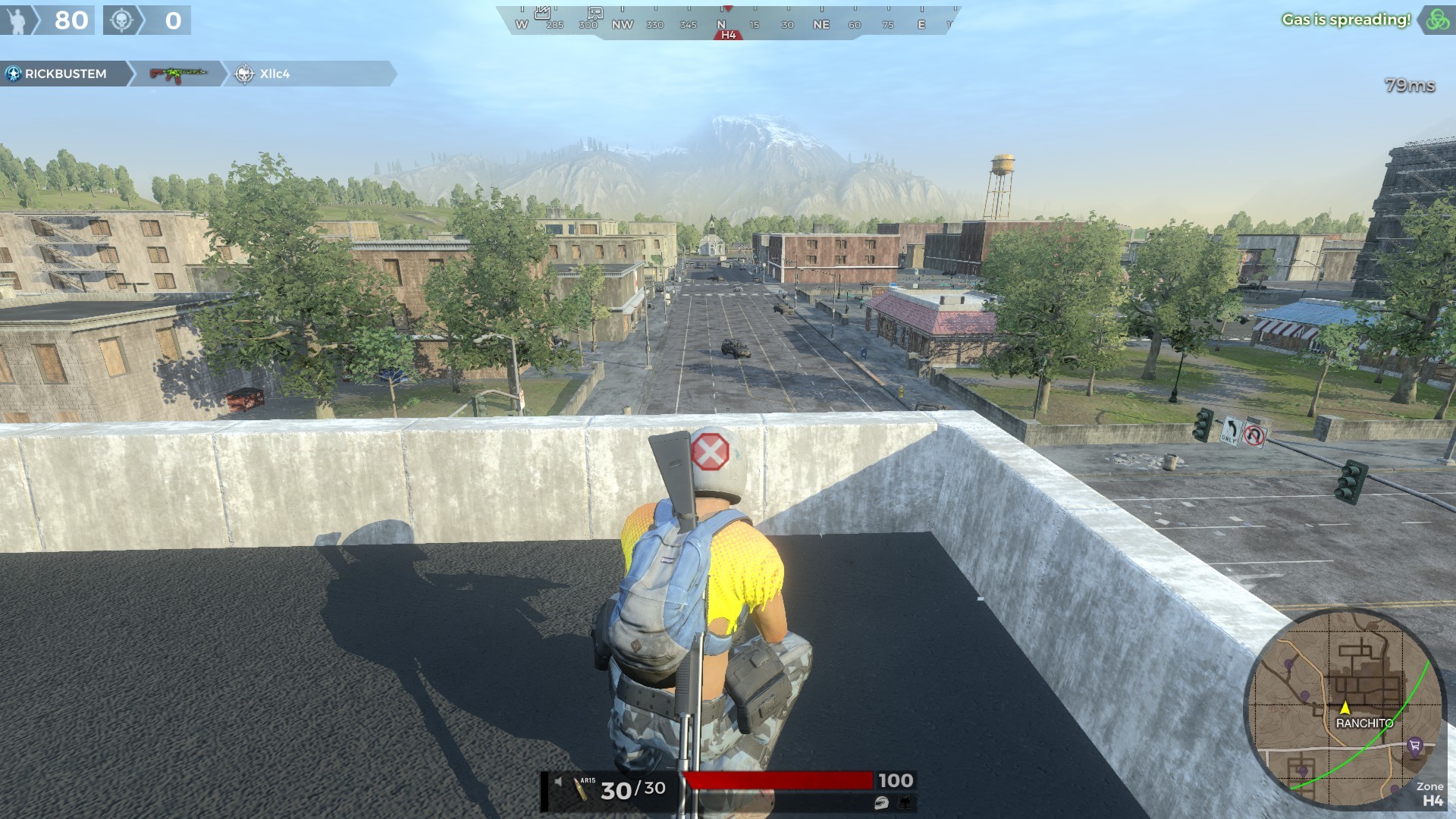Select the helmet durability icon
This screenshot has width=1456, height=819.
(880, 803)
